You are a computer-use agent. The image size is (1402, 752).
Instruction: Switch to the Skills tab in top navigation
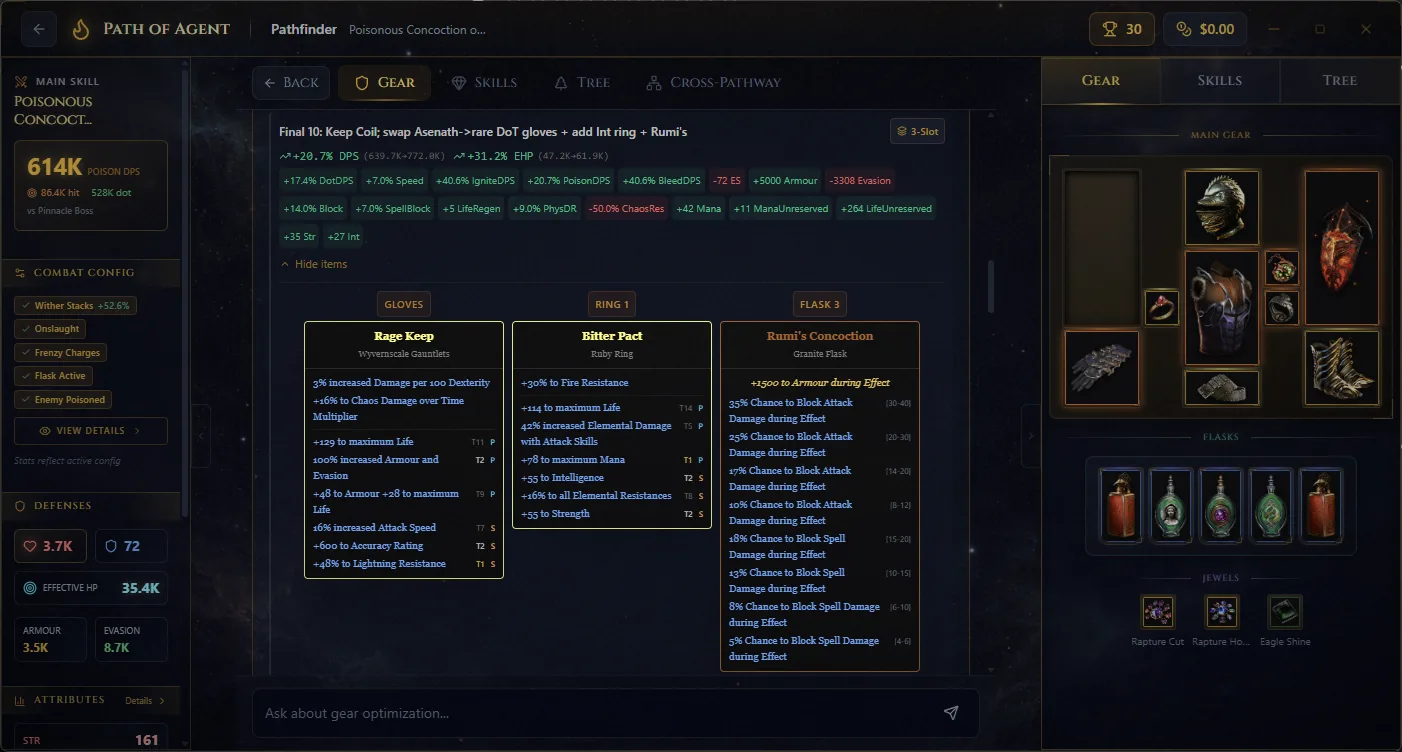pyautogui.click(x=485, y=82)
